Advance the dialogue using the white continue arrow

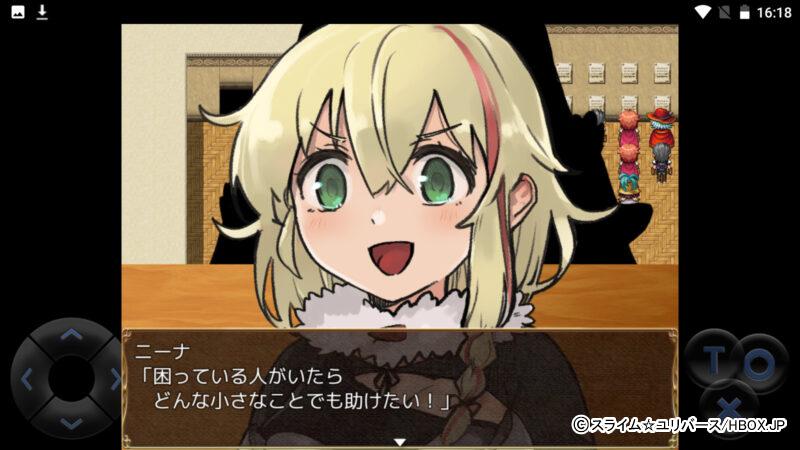pos(399,441)
